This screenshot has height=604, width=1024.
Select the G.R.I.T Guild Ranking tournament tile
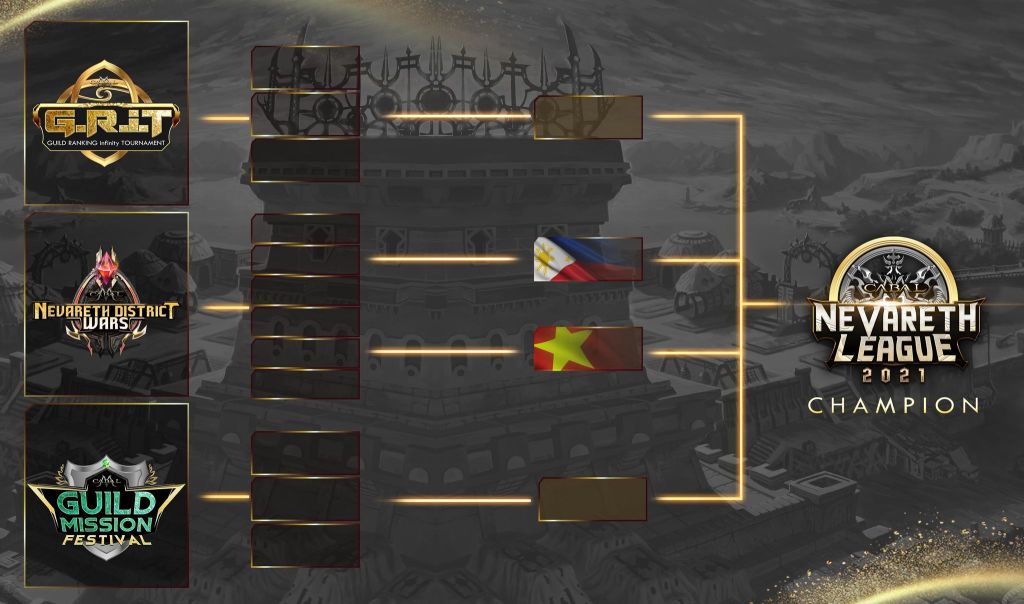[107, 112]
